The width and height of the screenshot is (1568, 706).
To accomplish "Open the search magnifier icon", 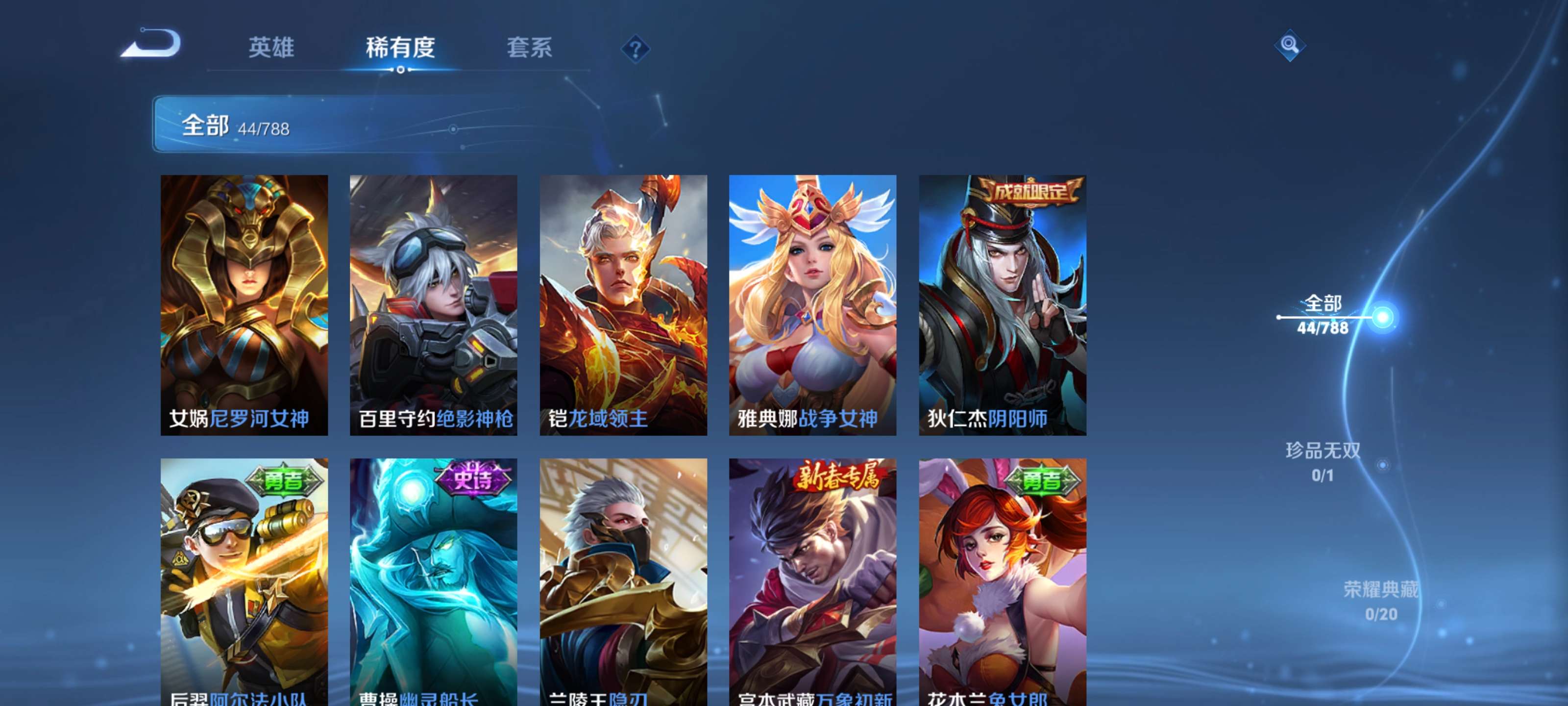I will (x=1289, y=46).
